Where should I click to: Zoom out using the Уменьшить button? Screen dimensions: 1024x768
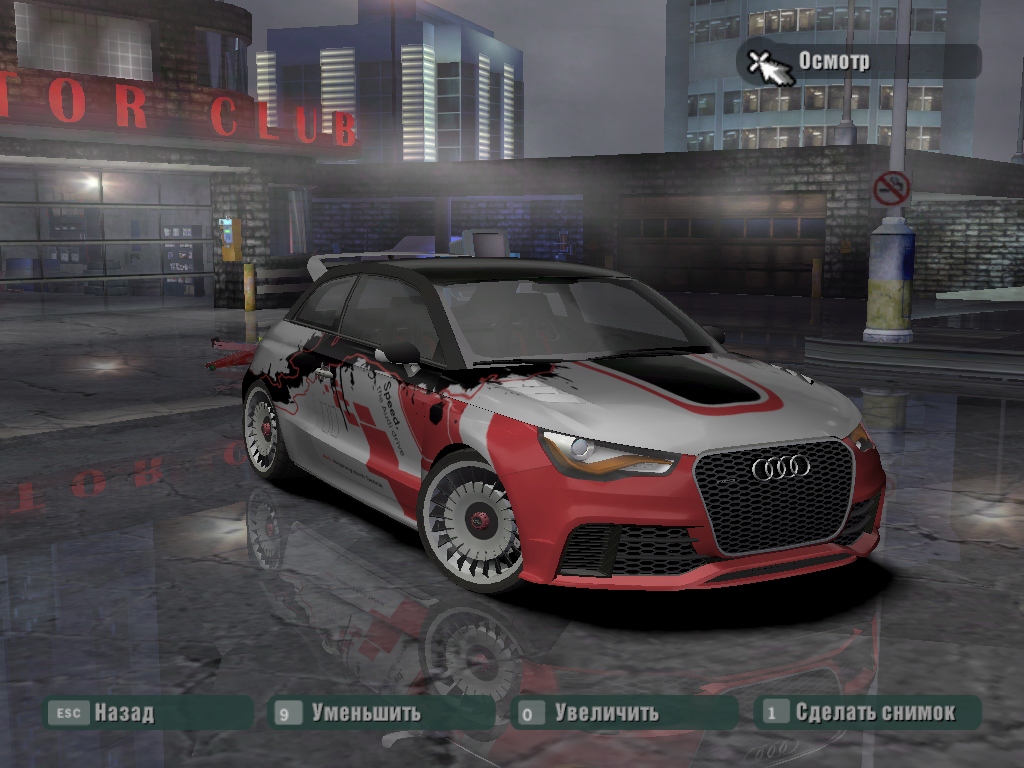pyautogui.click(x=364, y=713)
